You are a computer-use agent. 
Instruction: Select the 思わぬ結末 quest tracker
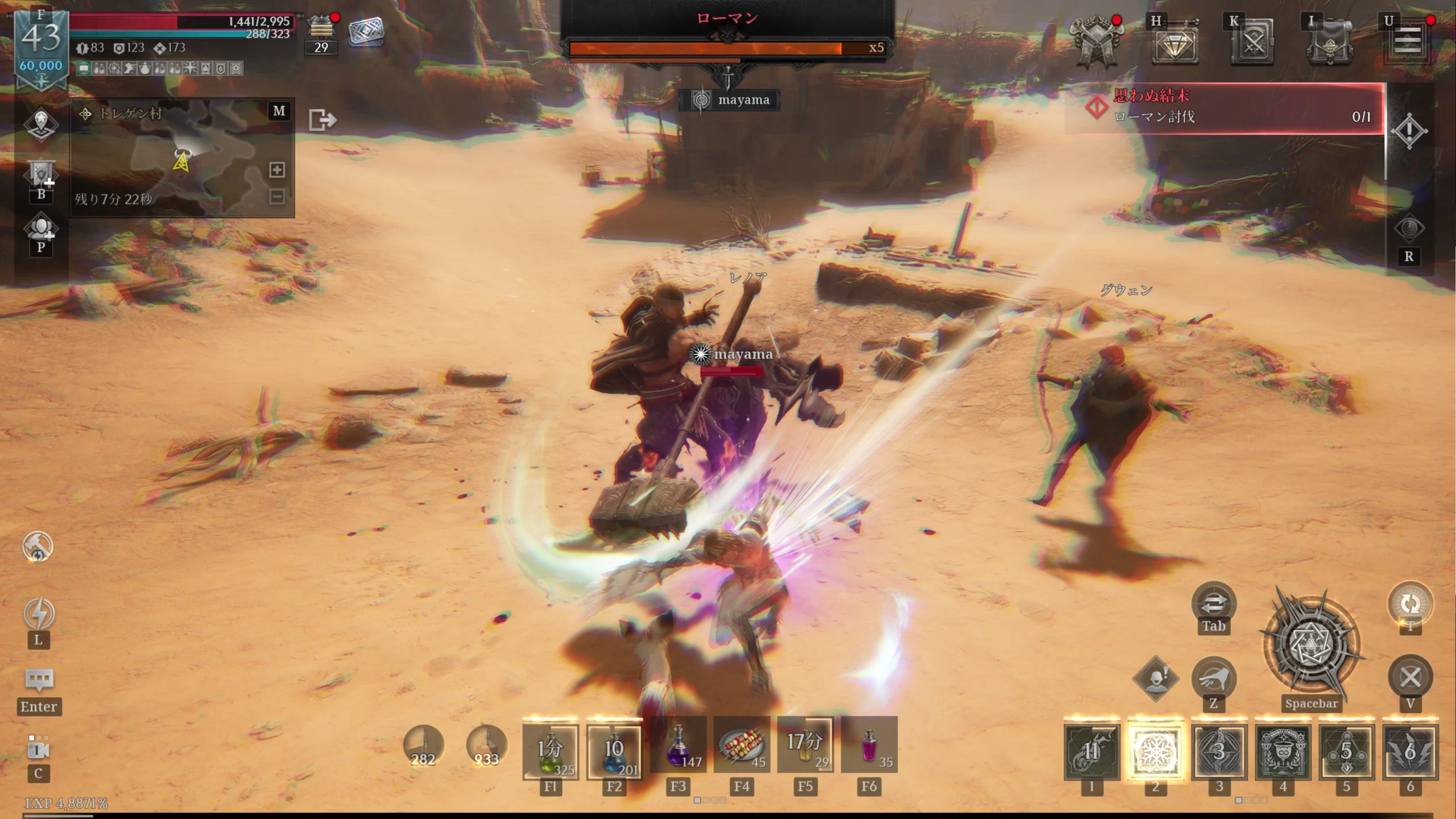1223,107
